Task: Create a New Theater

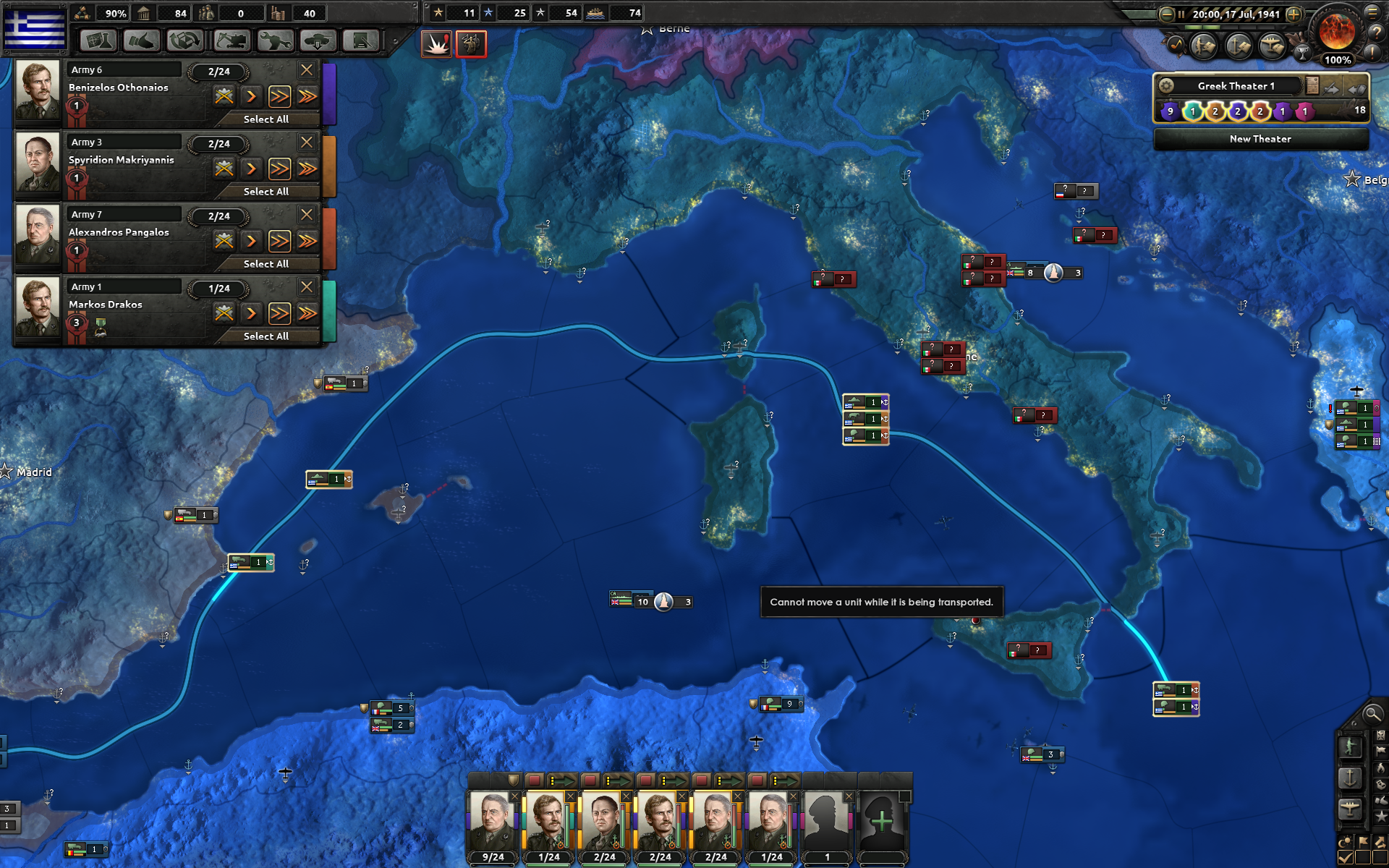Action: [1261, 139]
